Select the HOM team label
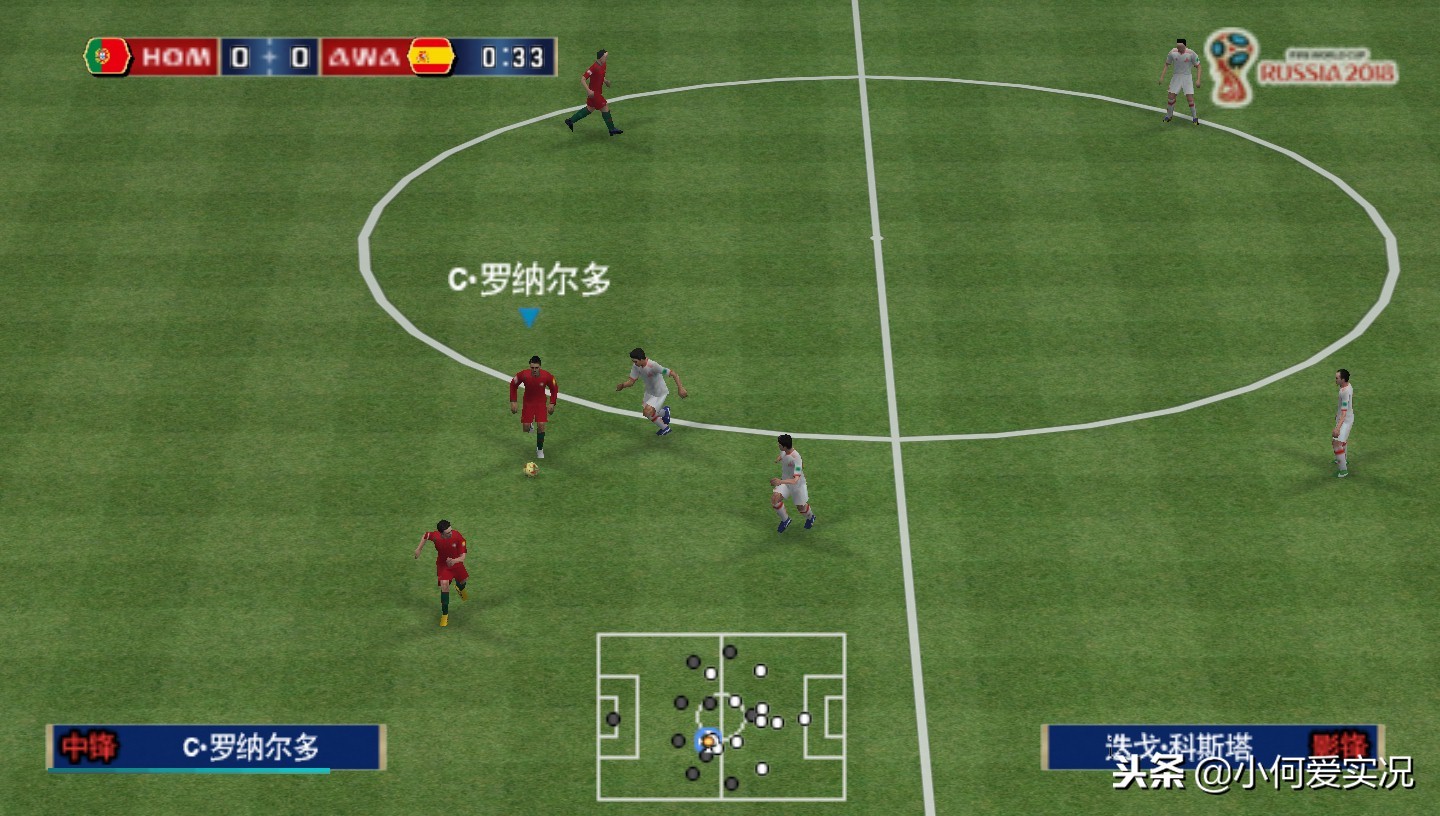The image size is (1440, 816). click(x=178, y=57)
